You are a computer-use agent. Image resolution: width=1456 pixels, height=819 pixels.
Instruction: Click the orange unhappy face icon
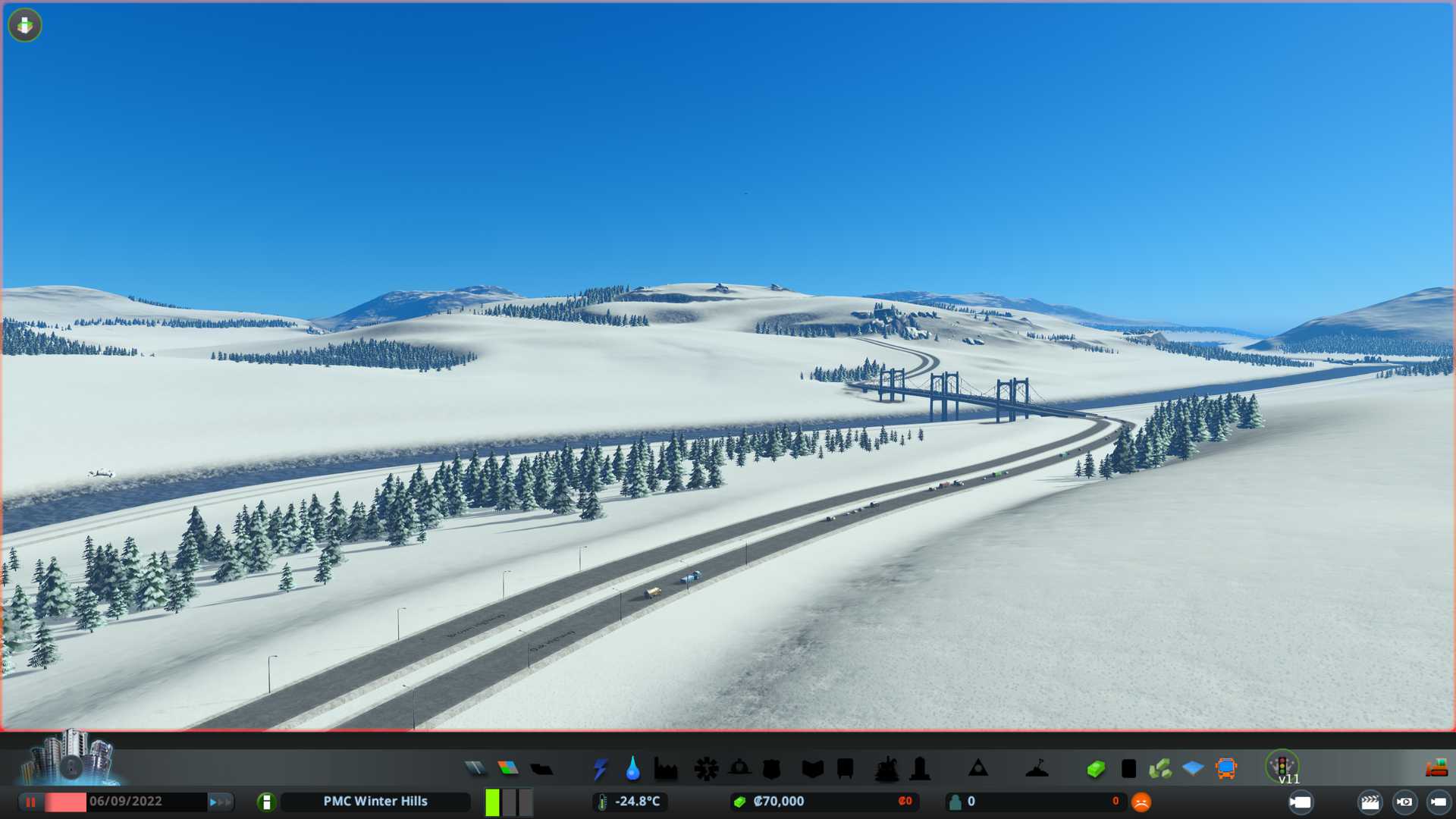click(1141, 802)
